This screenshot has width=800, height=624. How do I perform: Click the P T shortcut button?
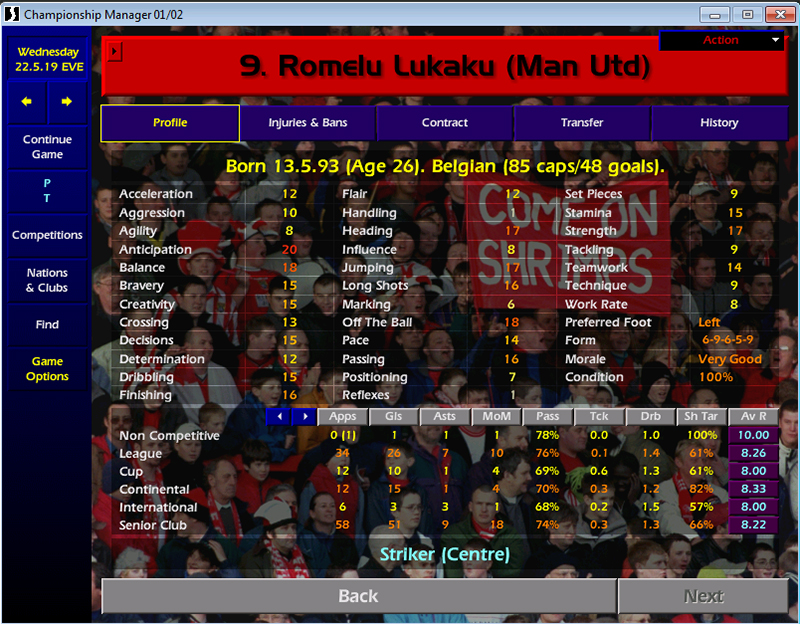point(47,191)
